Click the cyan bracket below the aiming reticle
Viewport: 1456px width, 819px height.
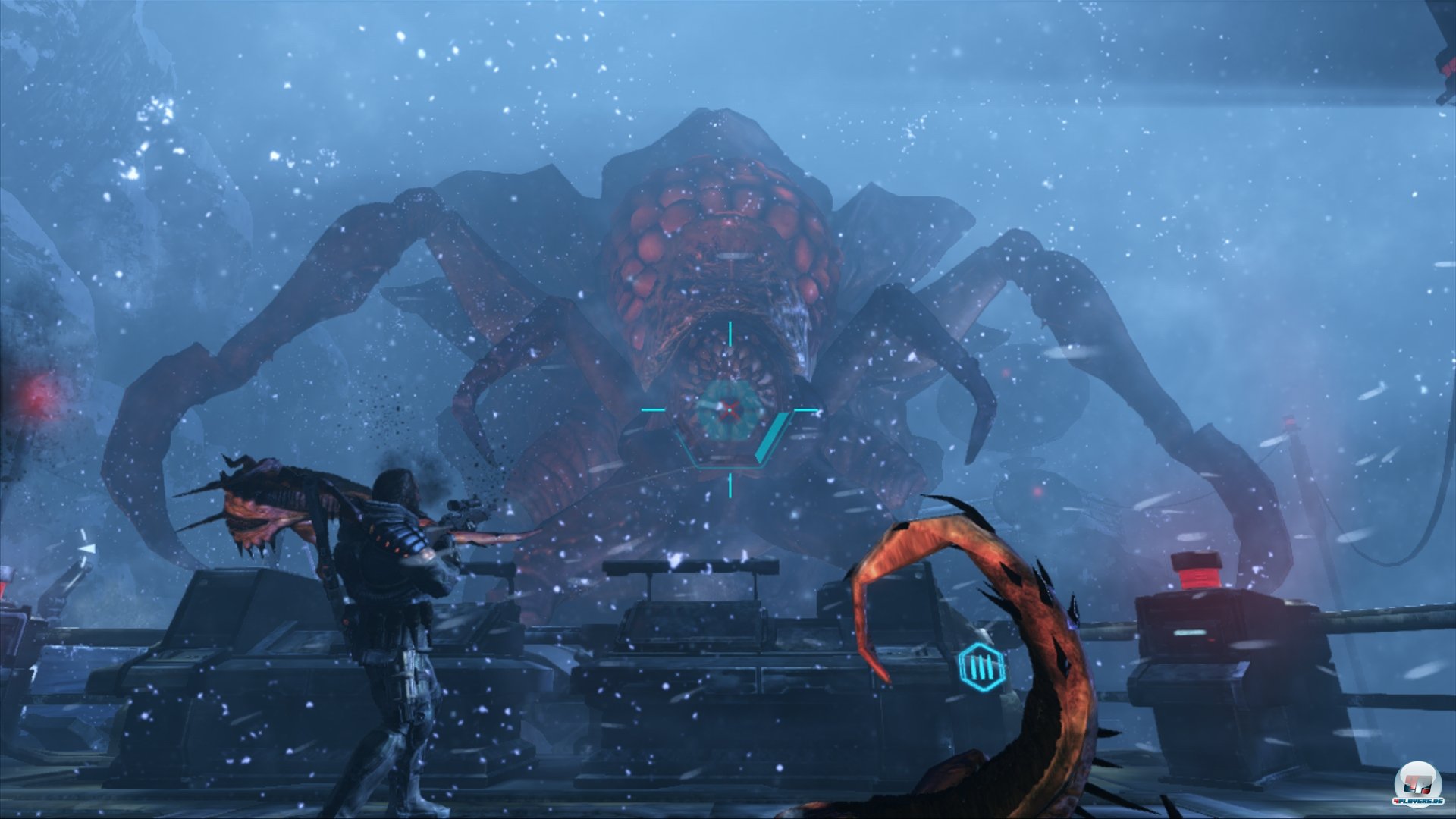[728, 467]
